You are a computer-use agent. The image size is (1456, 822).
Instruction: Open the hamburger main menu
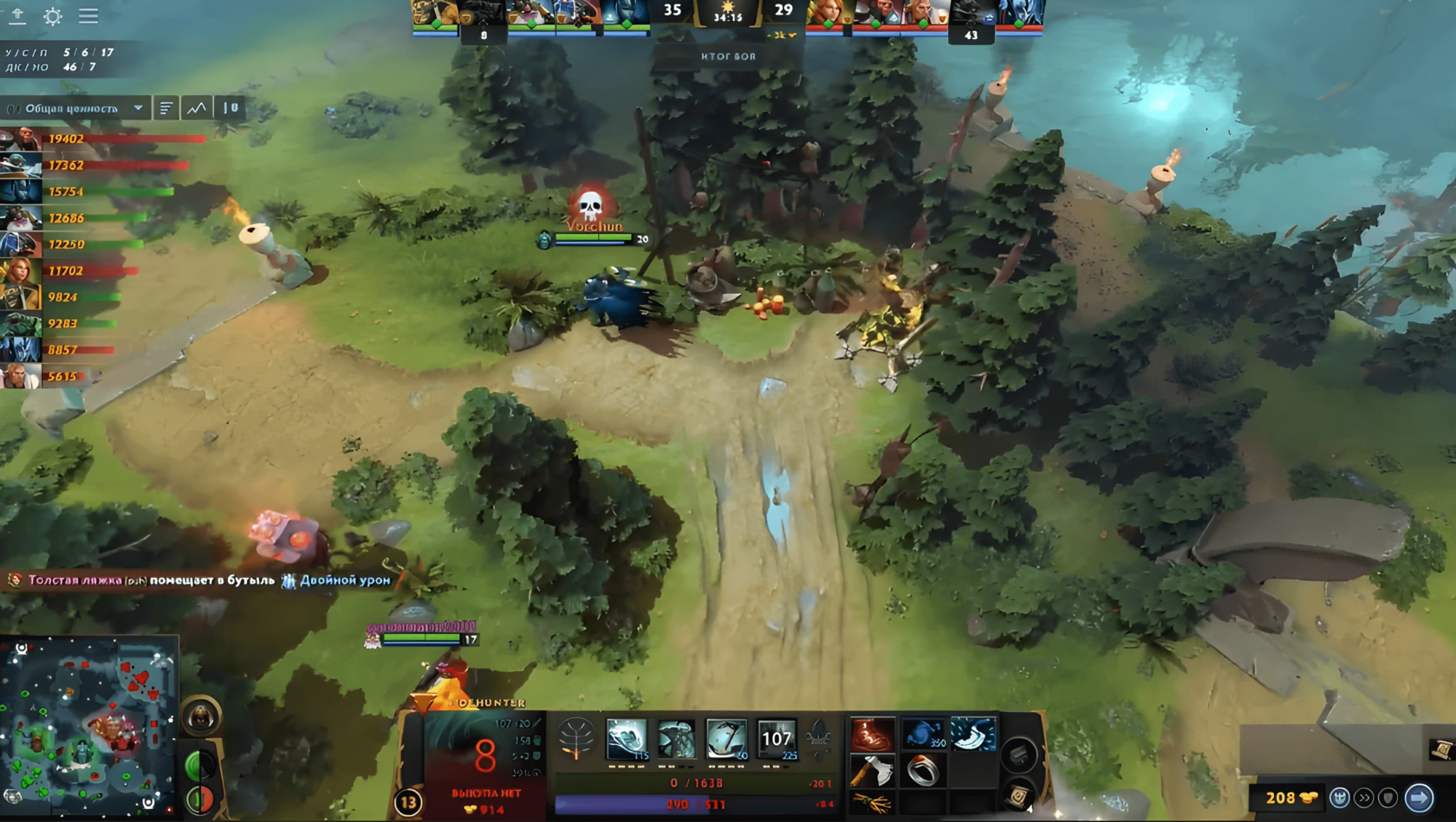click(x=88, y=16)
